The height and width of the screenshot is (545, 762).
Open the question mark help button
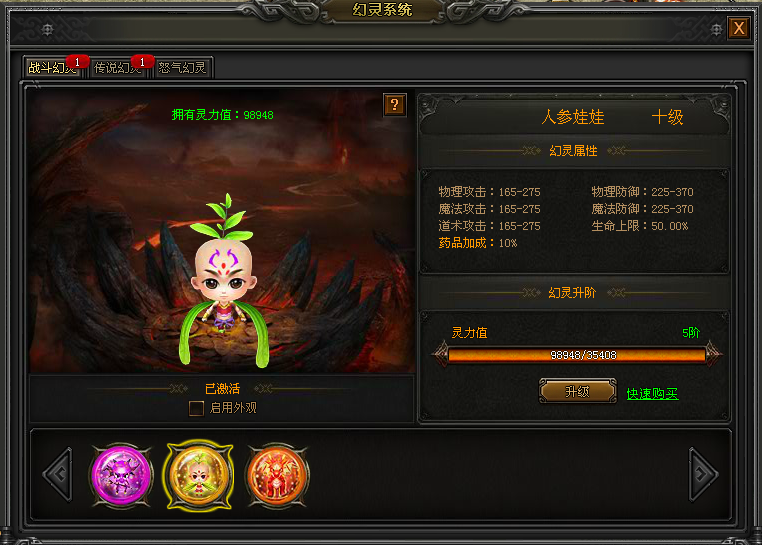(395, 105)
